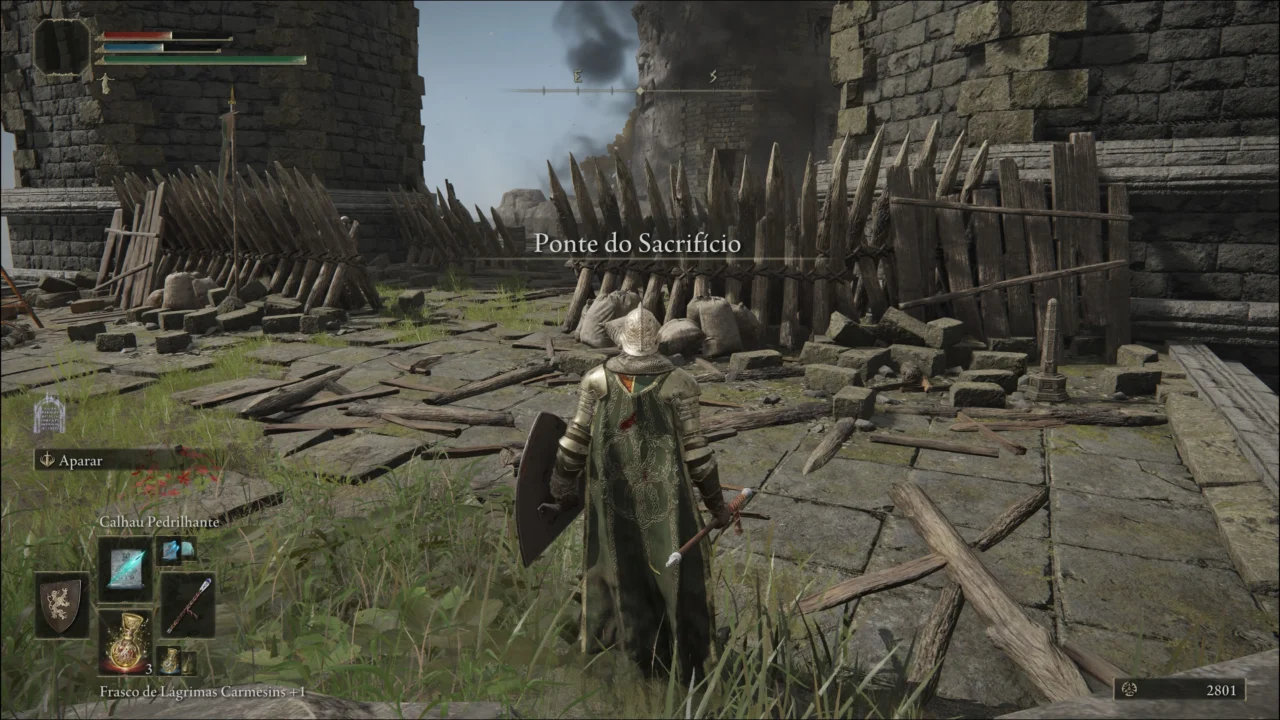The height and width of the screenshot is (720, 1280).
Task: Choose the staff weapon slot
Action: [188, 604]
